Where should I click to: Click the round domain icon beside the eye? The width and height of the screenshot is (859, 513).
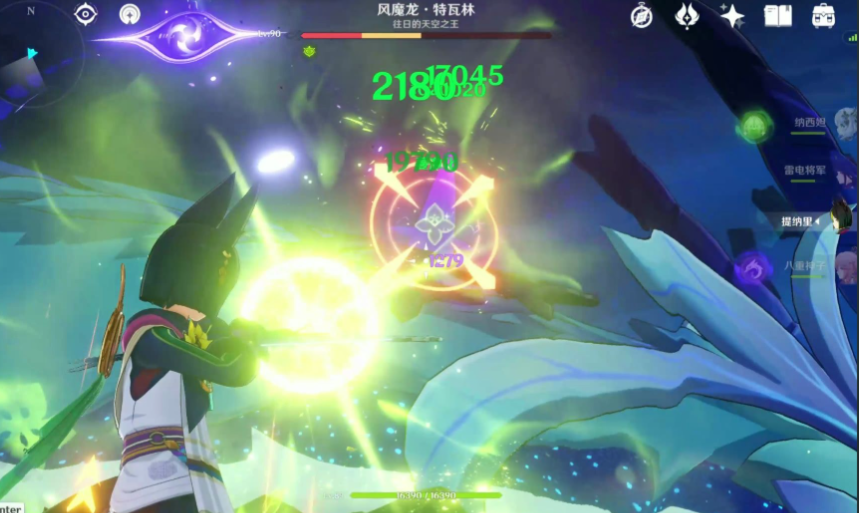tap(129, 14)
